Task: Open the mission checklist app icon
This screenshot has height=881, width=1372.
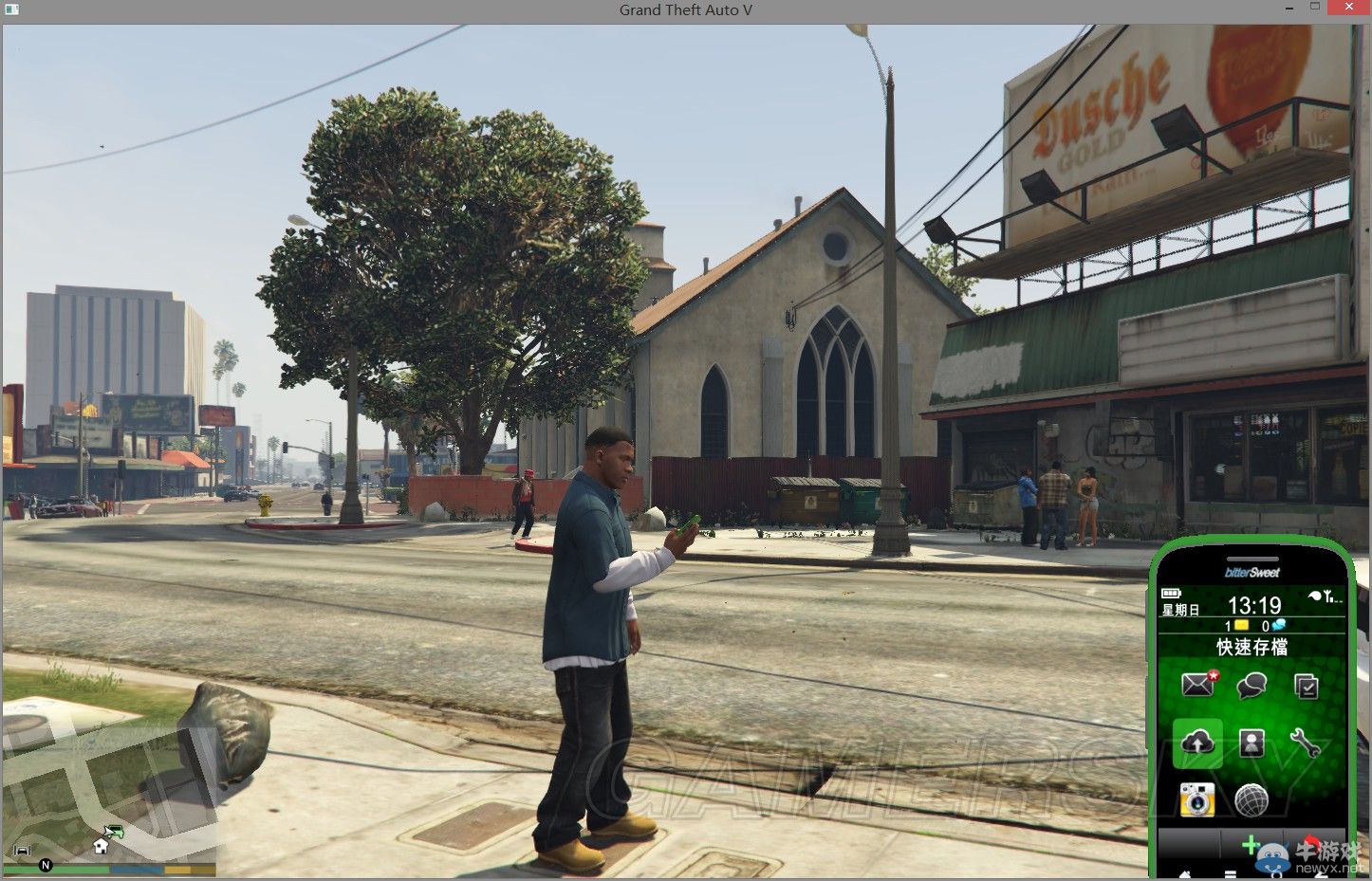Action: pyautogui.click(x=1307, y=686)
